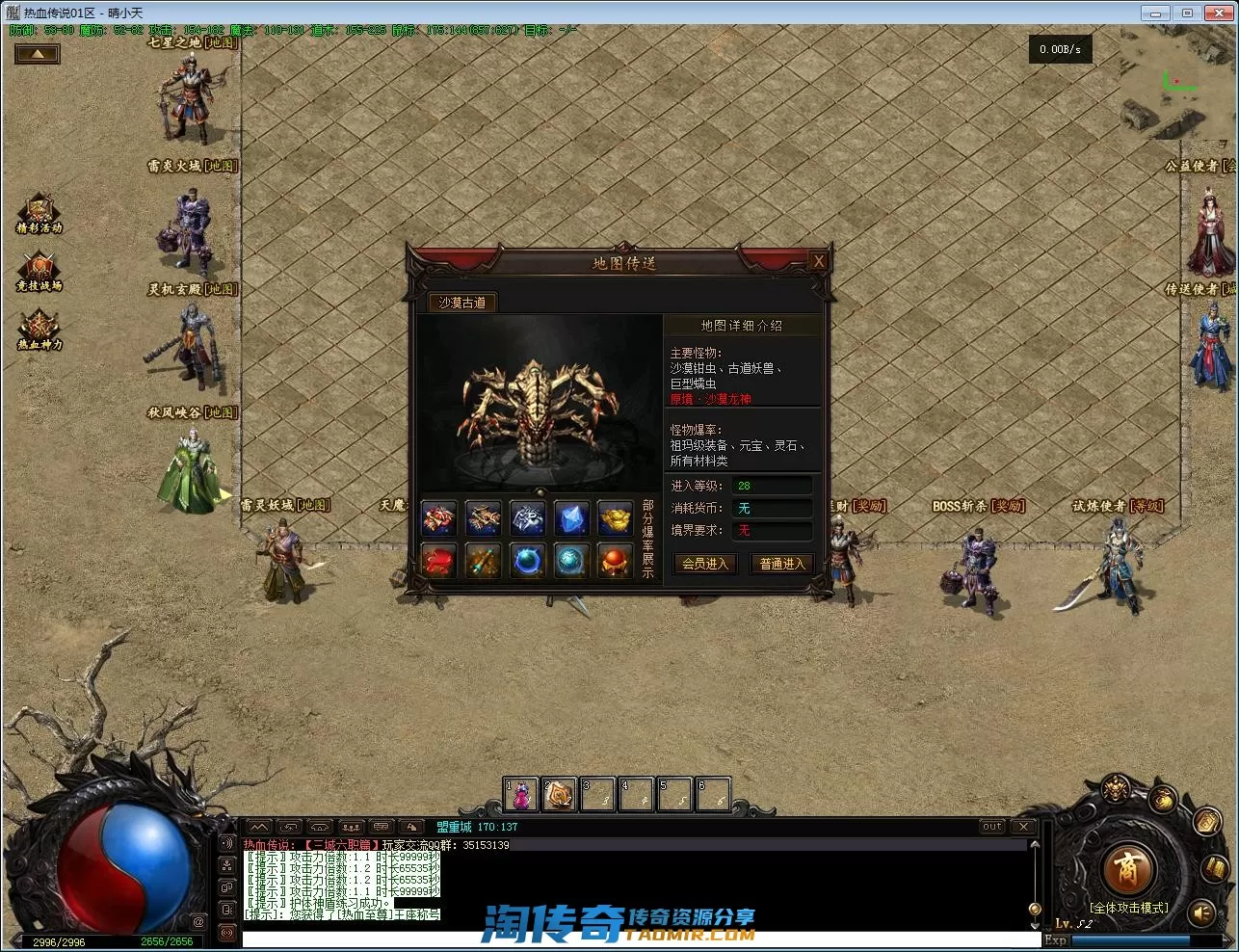
Task: Collapse the side menu with the arrow button
Action: (38, 54)
